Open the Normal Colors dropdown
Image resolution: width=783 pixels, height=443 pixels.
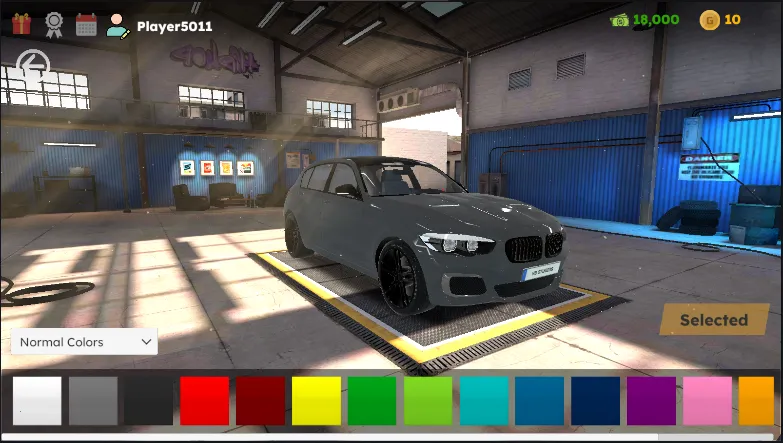click(x=84, y=342)
